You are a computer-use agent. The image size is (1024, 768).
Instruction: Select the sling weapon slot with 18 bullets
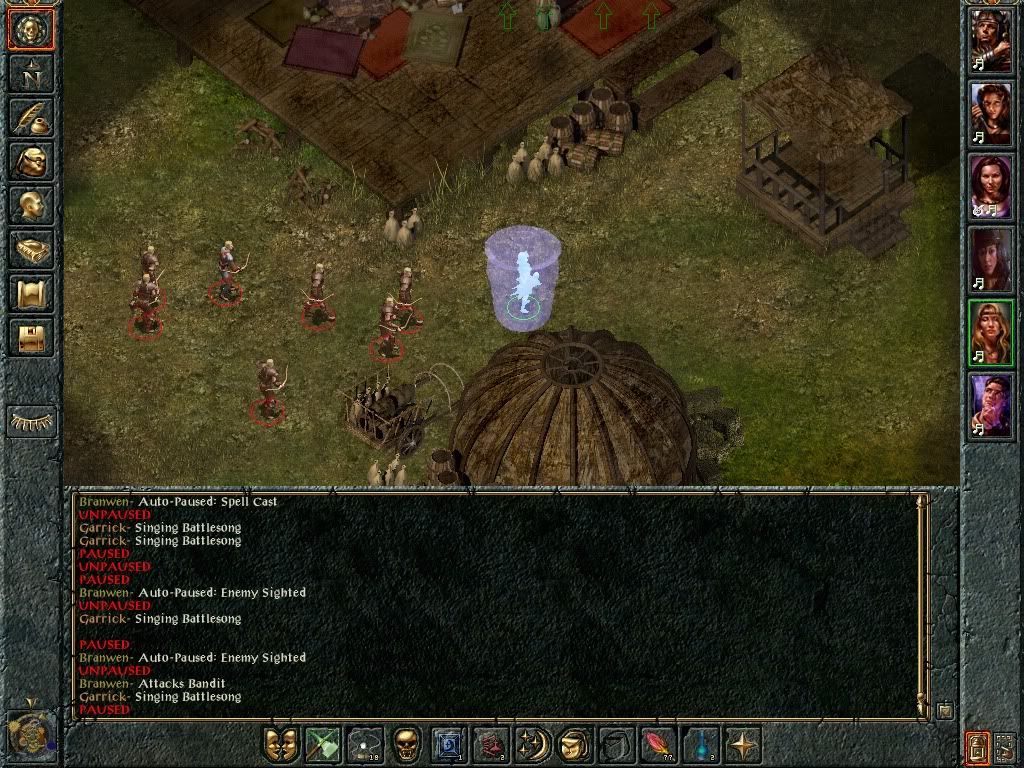pos(366,745)
